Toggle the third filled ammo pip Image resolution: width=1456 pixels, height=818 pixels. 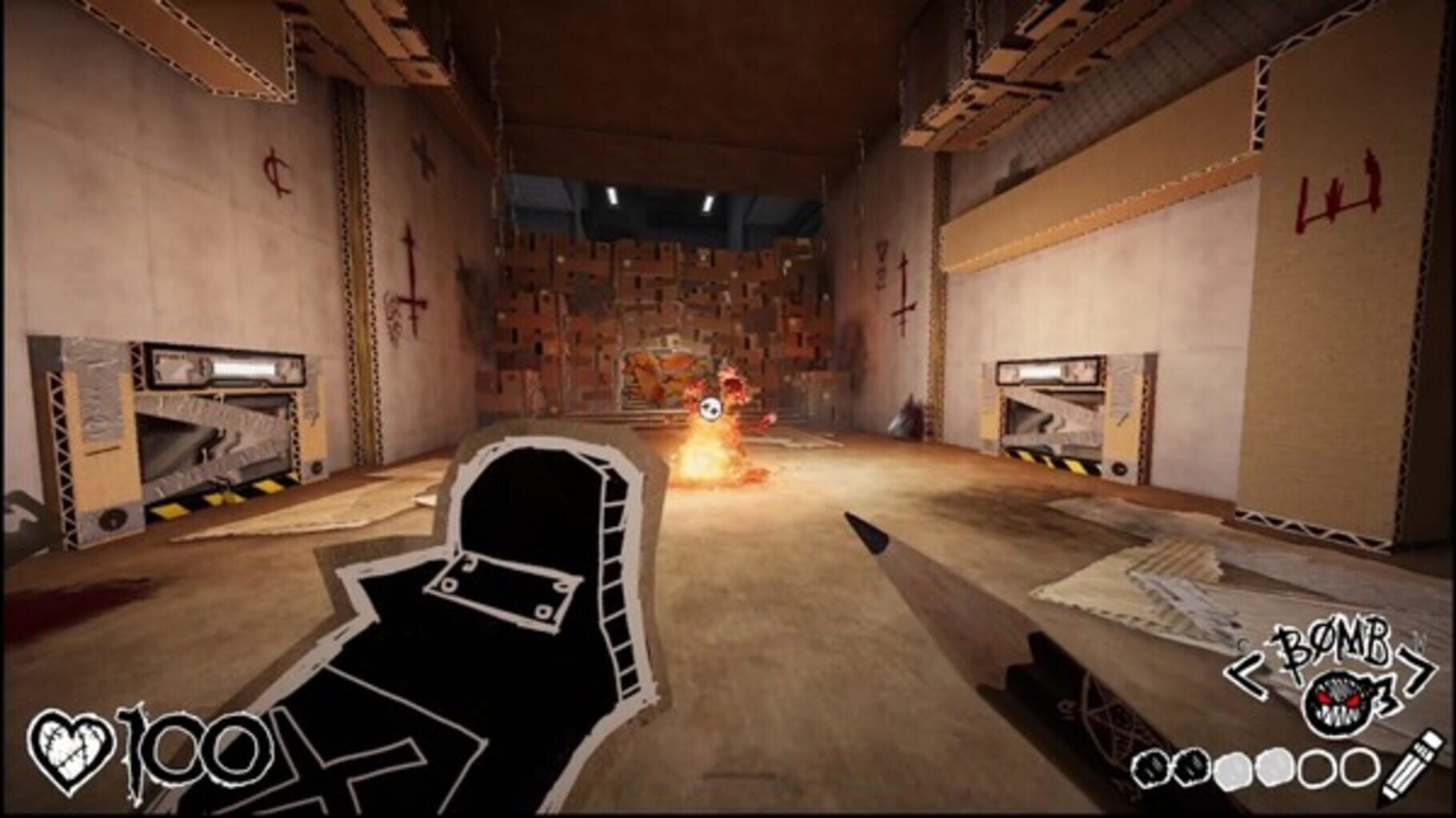point(1233,770)
